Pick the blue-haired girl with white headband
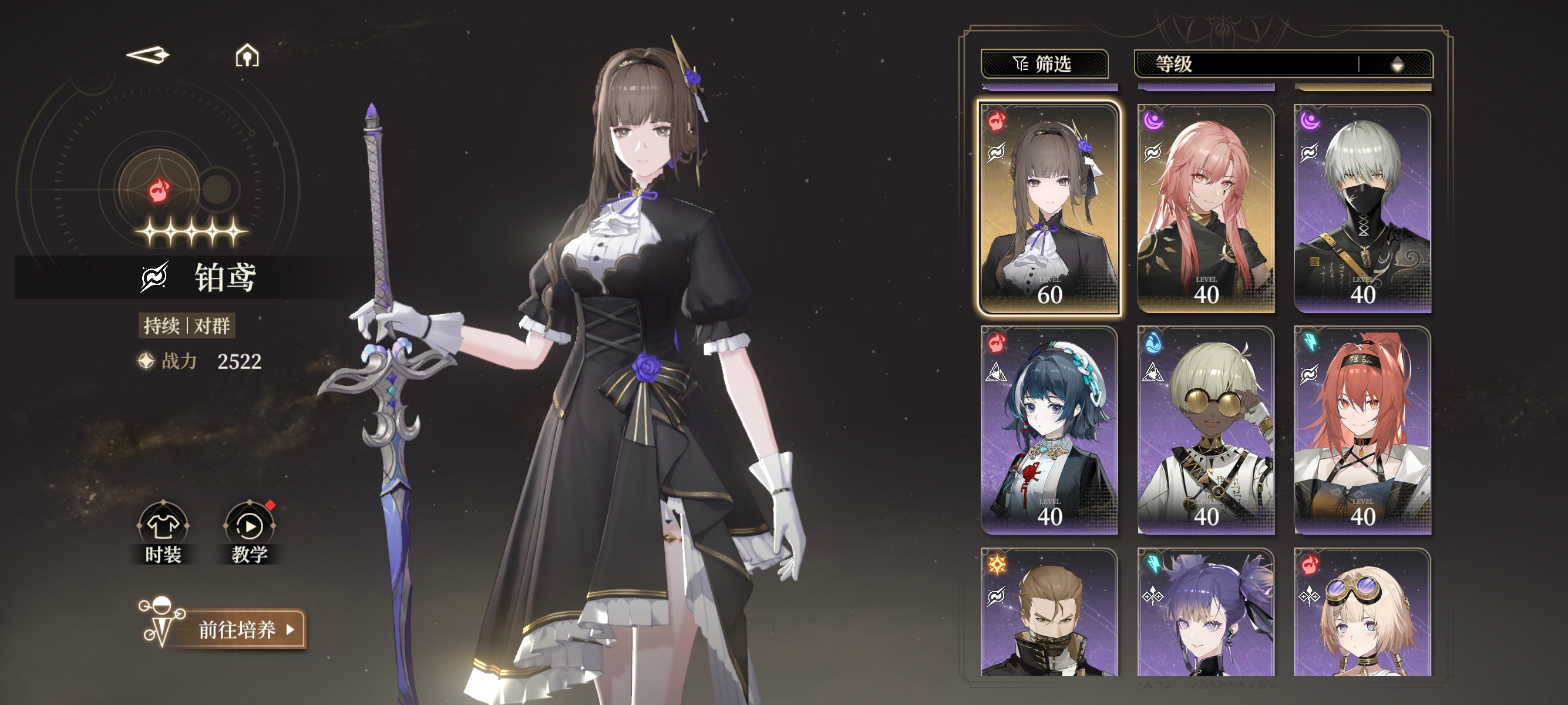The width and height of the screenshot is (1568, 705). coord(1049,430)
